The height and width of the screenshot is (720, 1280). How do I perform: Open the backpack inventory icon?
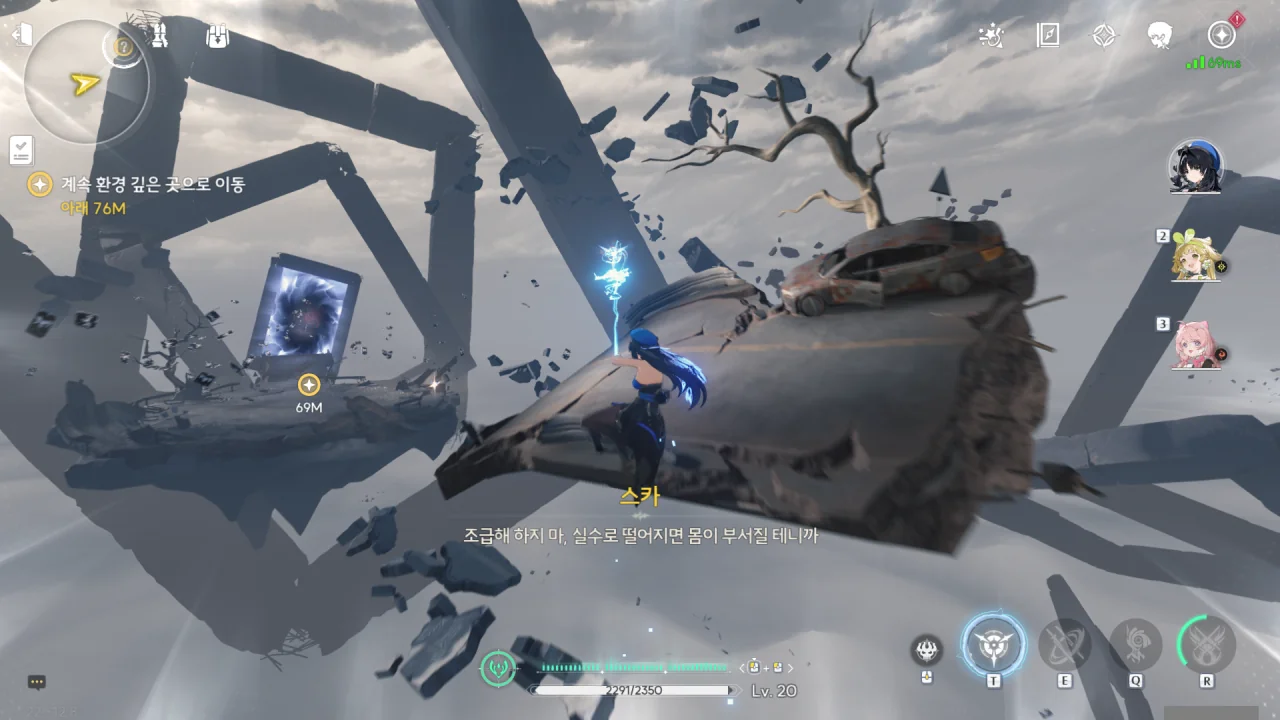(217, 36)
